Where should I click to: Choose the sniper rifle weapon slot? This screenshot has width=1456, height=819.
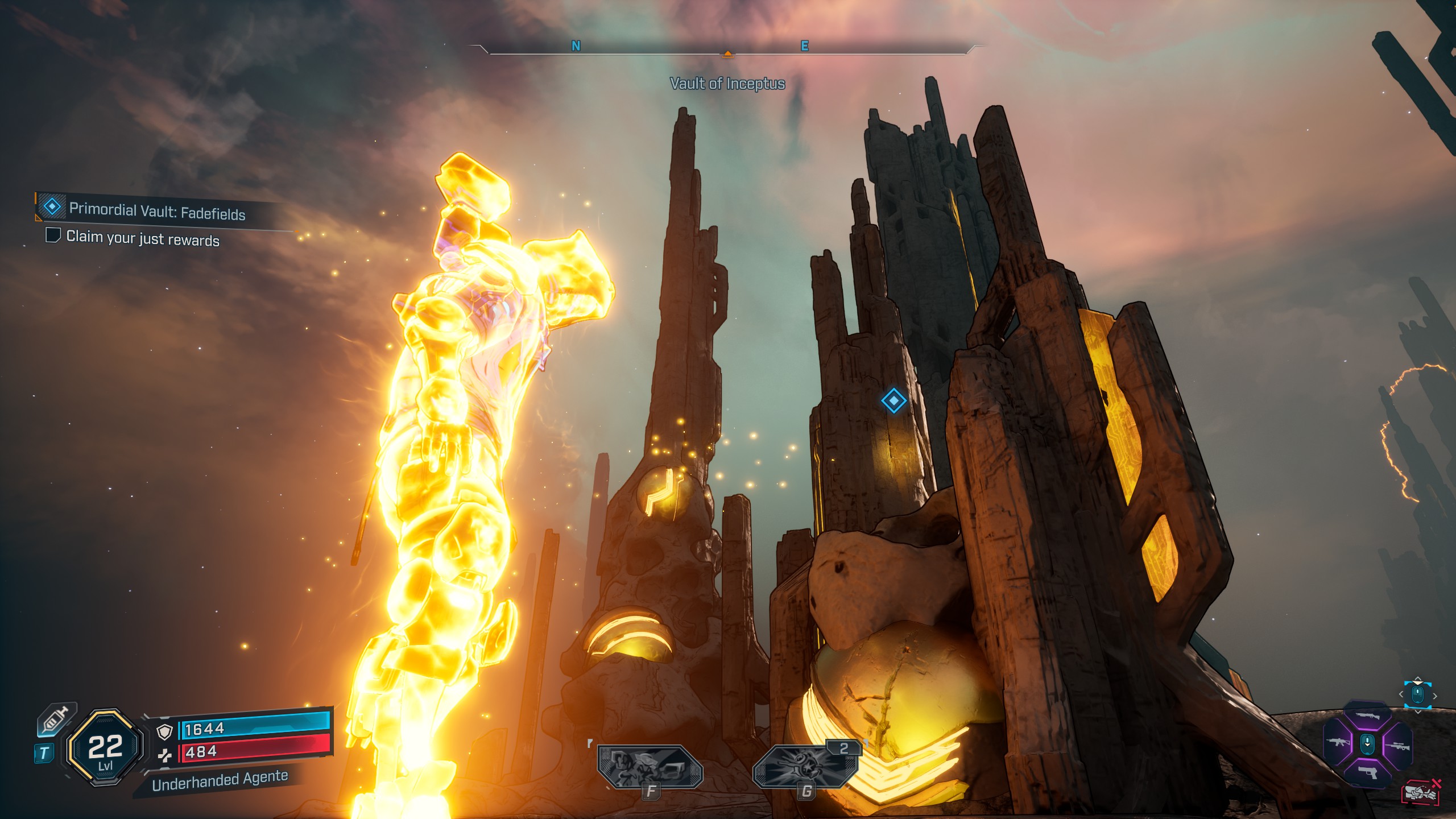1398,746
